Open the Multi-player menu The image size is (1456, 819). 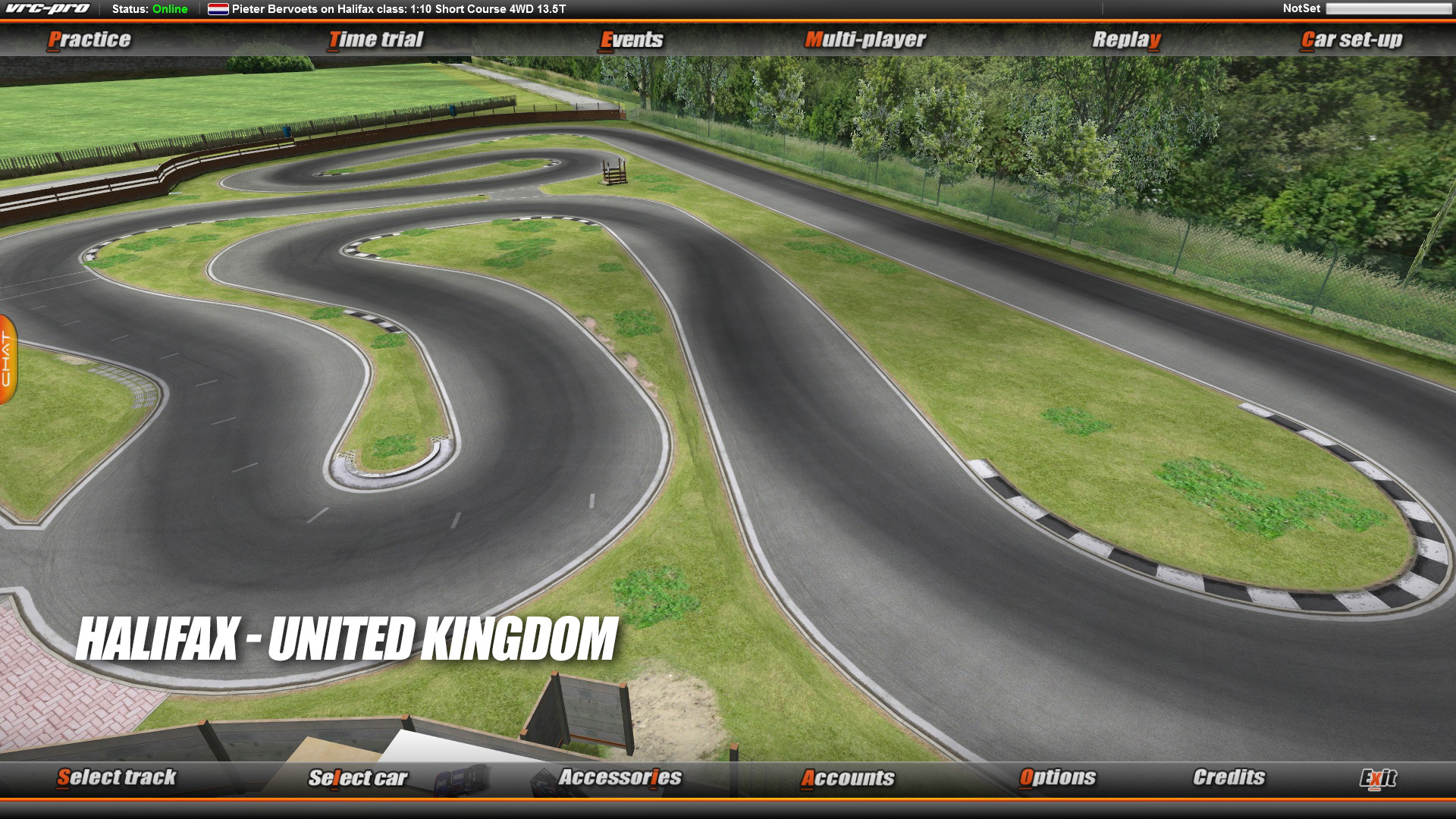tap(865, 39)
